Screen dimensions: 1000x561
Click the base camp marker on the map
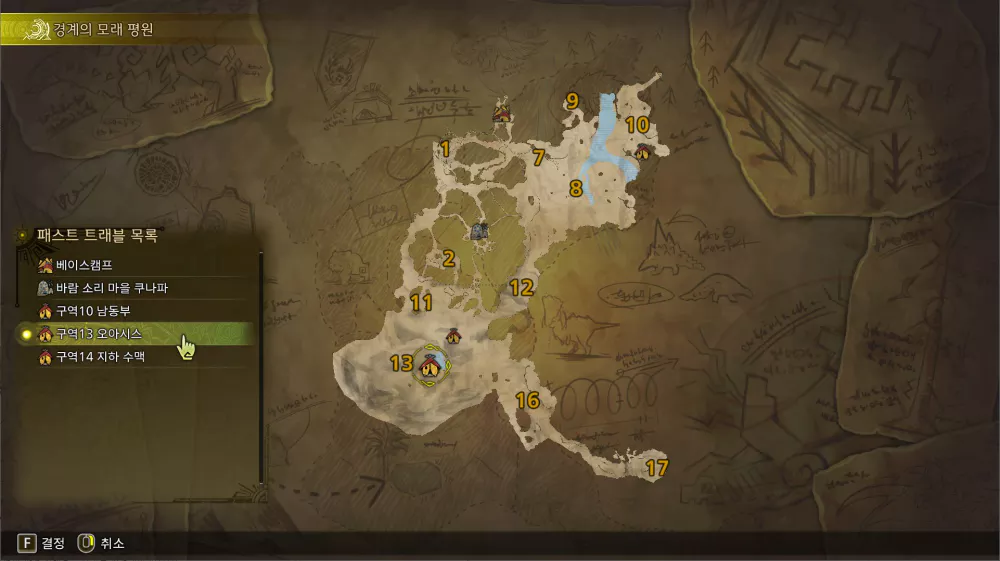[x=502, y=113]
